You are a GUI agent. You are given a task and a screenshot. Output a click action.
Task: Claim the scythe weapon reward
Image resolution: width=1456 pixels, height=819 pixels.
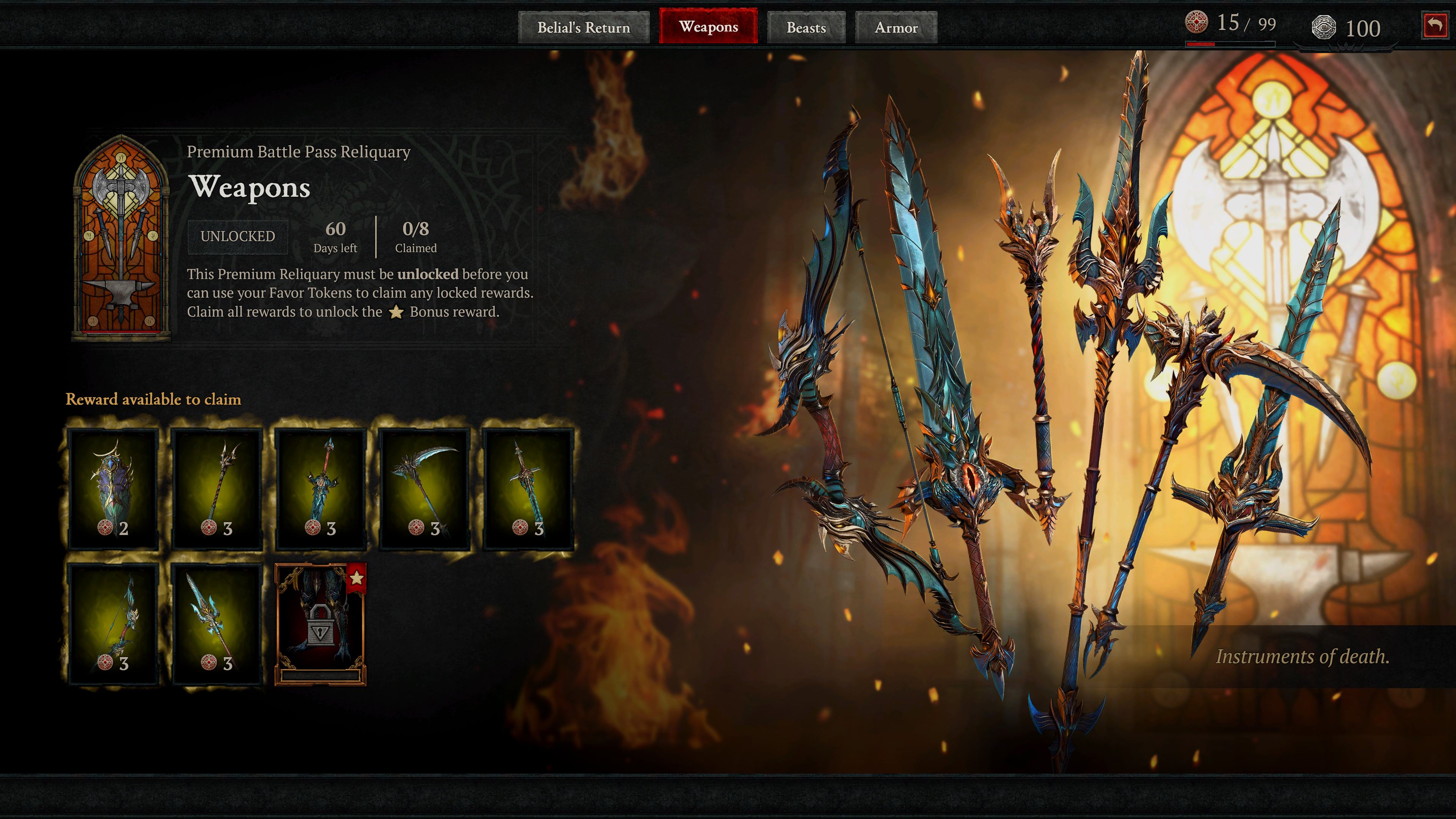pyautogui.click(x=425, y=488)
